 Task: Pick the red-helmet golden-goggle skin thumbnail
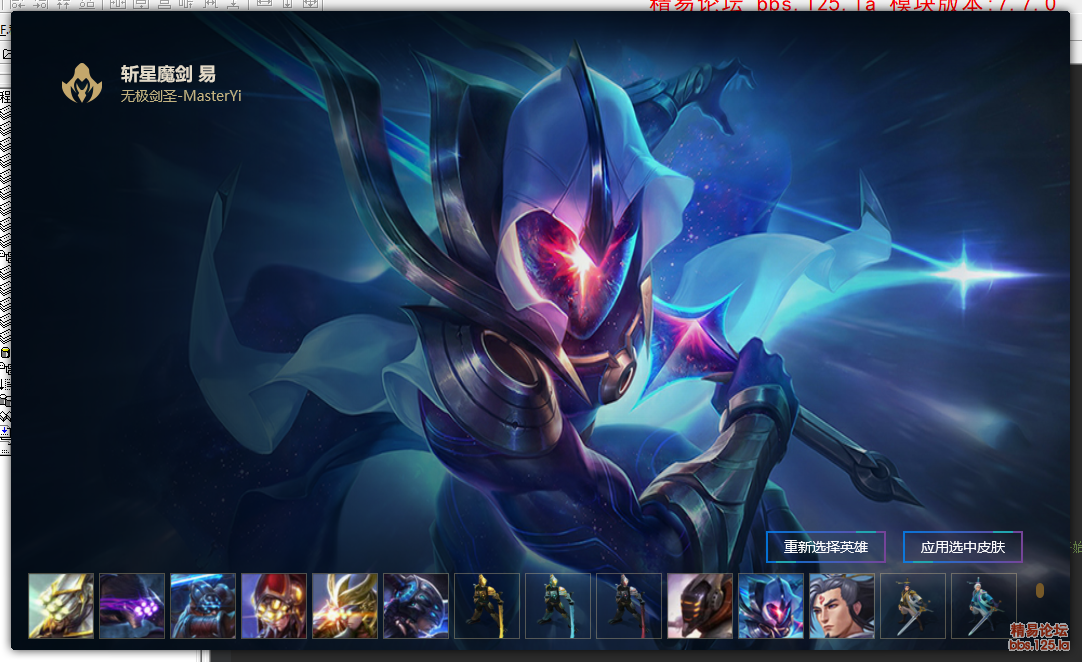pos(274,605)
